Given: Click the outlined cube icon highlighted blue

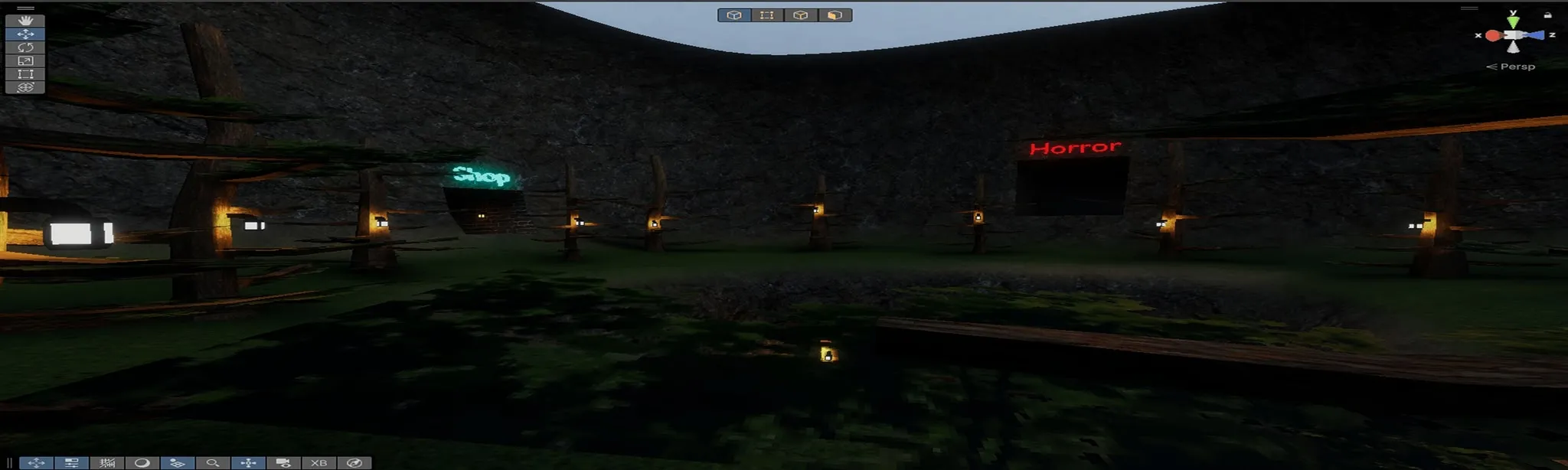Looking at the screenshot, I should pyautogui.click(x=733, y=15).
